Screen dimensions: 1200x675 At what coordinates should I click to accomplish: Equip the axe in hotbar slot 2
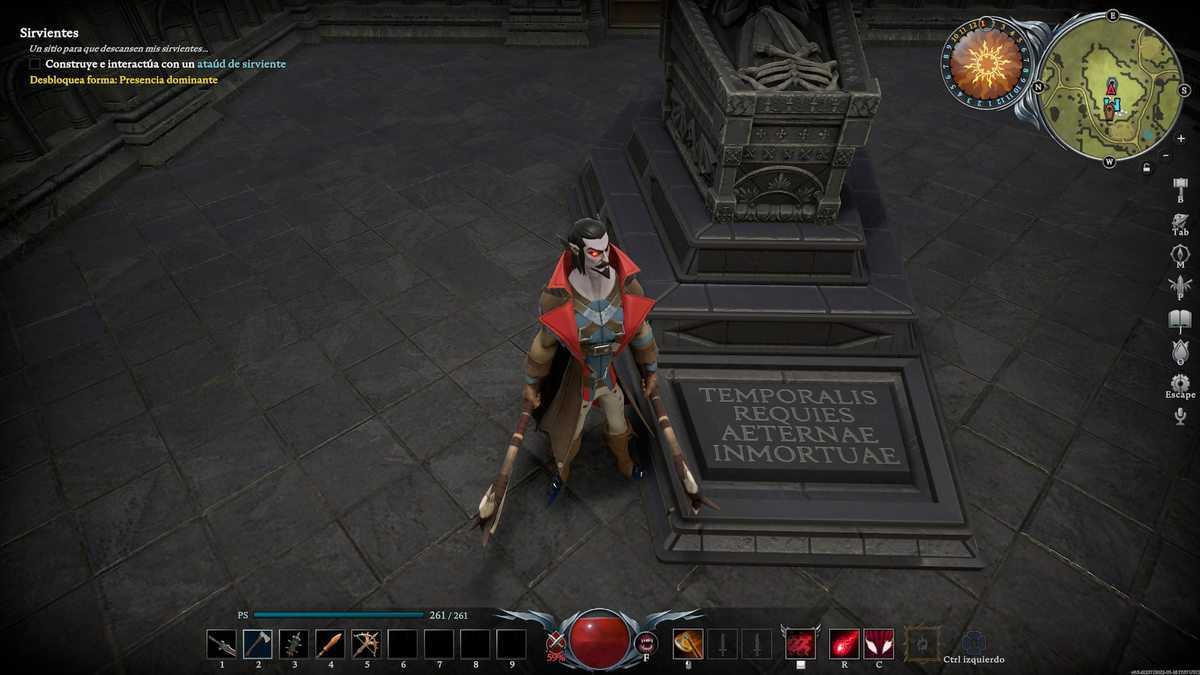tap(257, 643)
